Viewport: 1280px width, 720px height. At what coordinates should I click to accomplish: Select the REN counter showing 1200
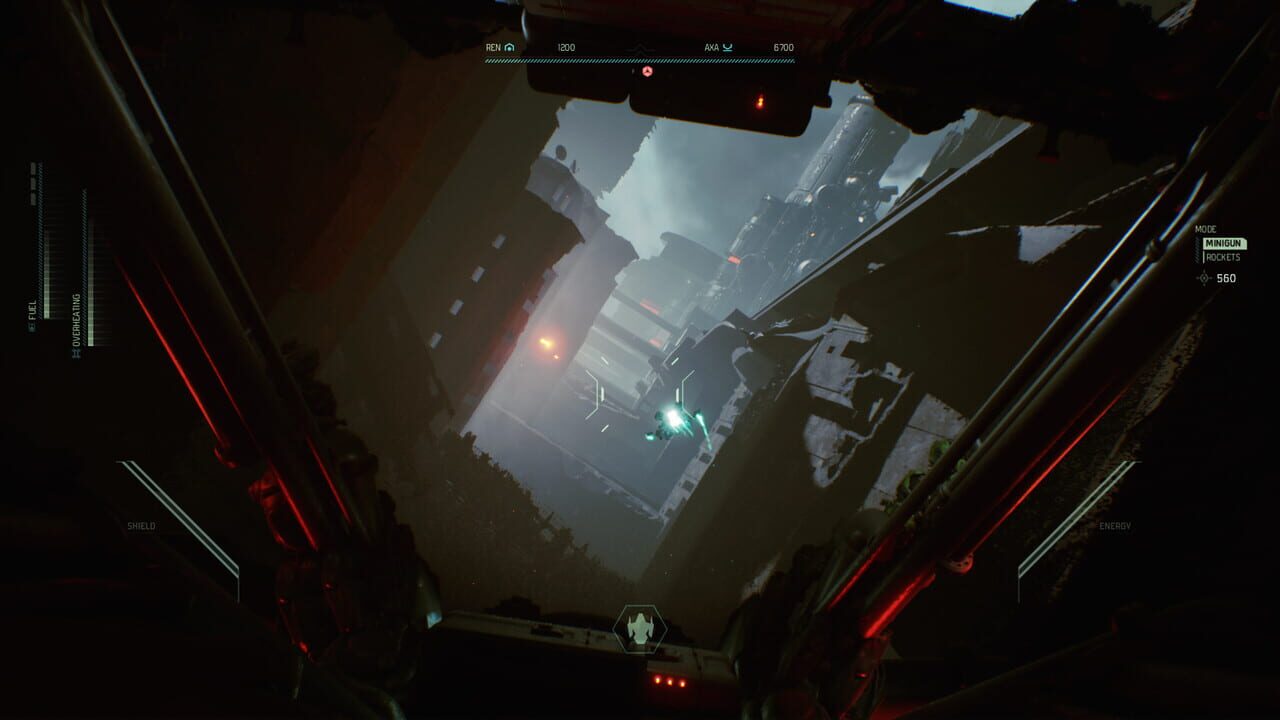pyautogui.click(x=566, y=46)
